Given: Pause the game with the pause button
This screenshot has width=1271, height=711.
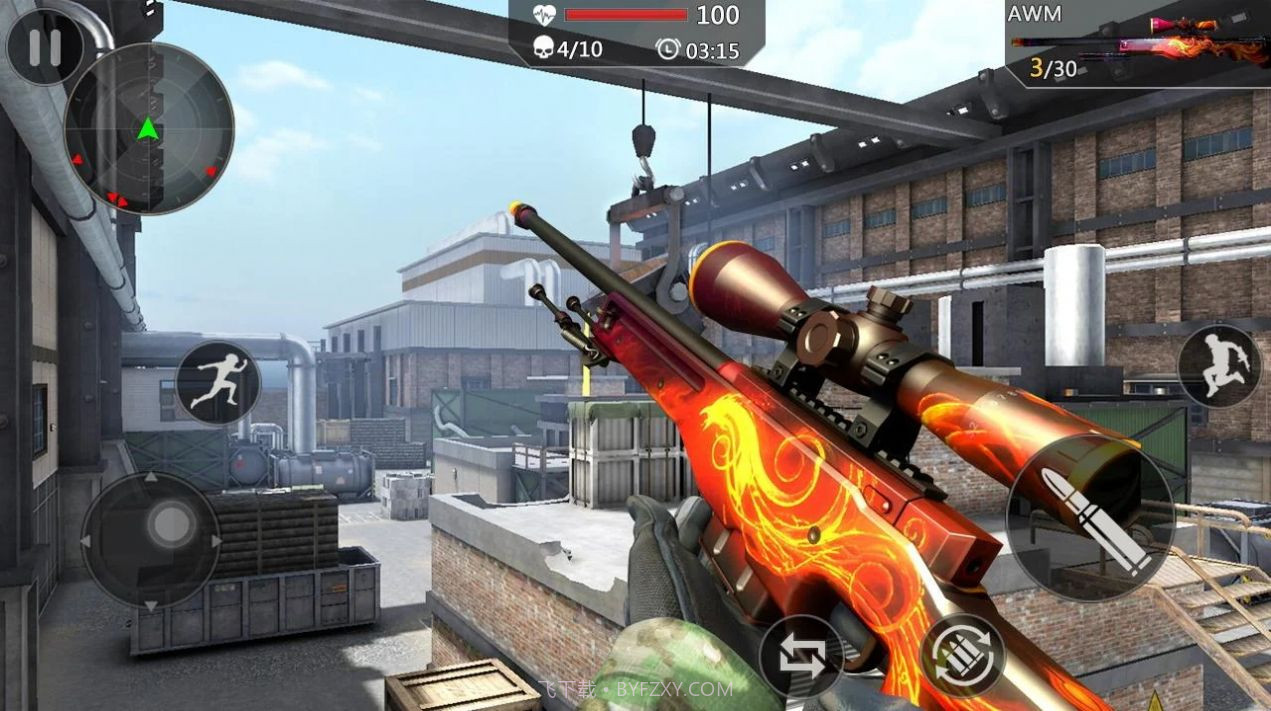Looking at the screenshot, I should tap(44, 47).
